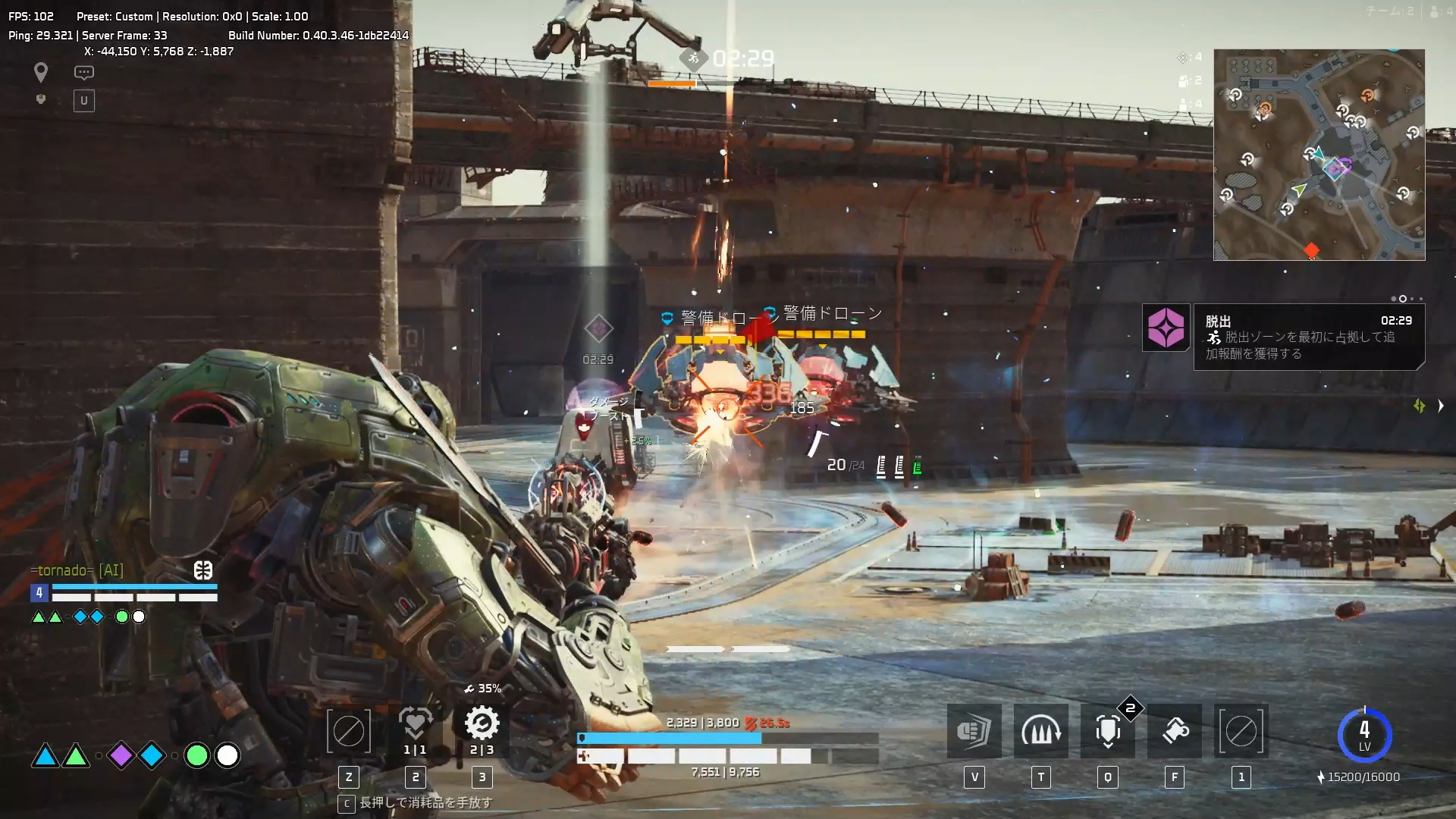Open the chat speech bubble icon
The height and width of the screenshot is (819, 1456).
click(x=83, y=73)
